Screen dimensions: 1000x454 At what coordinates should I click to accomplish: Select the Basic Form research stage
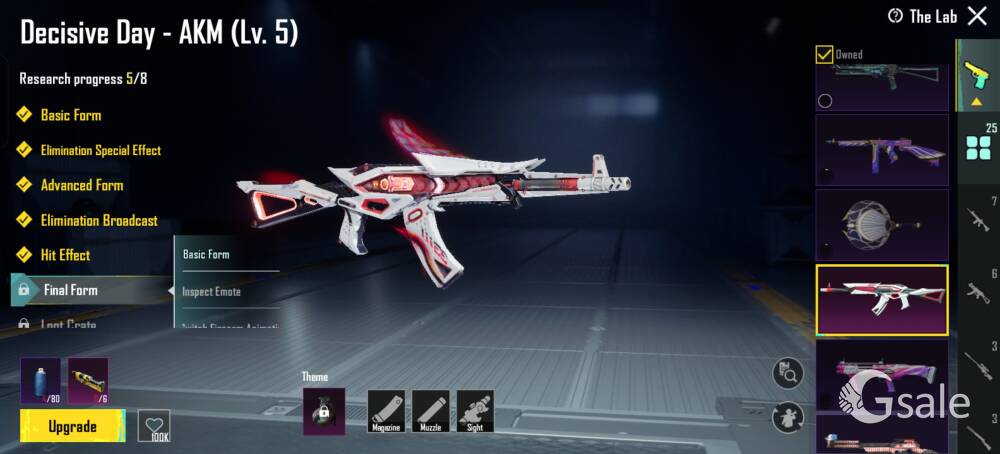click(70, 115)
